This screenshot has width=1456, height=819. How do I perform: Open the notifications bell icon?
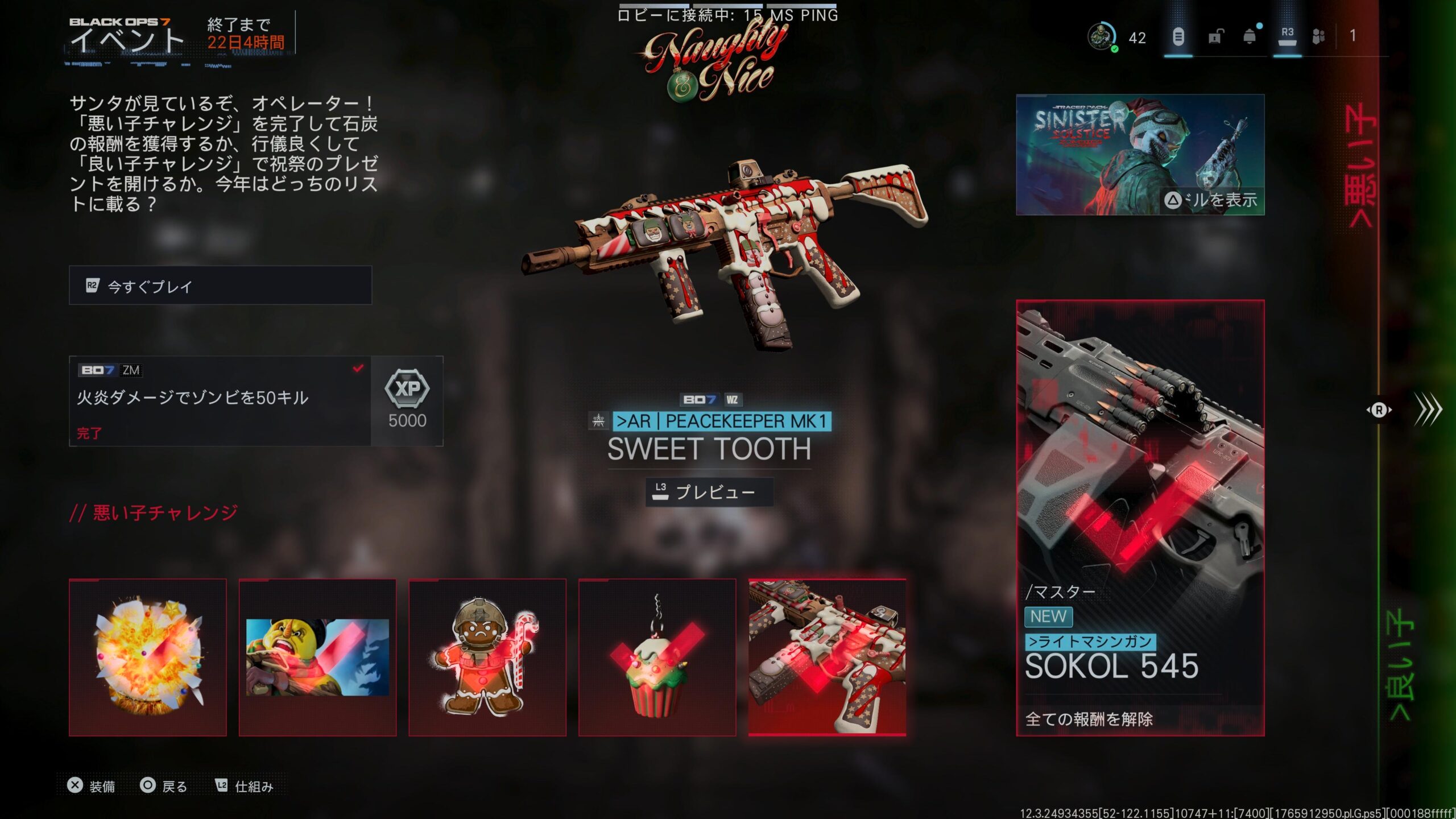pyautogui.click(x=1250, y=38)
